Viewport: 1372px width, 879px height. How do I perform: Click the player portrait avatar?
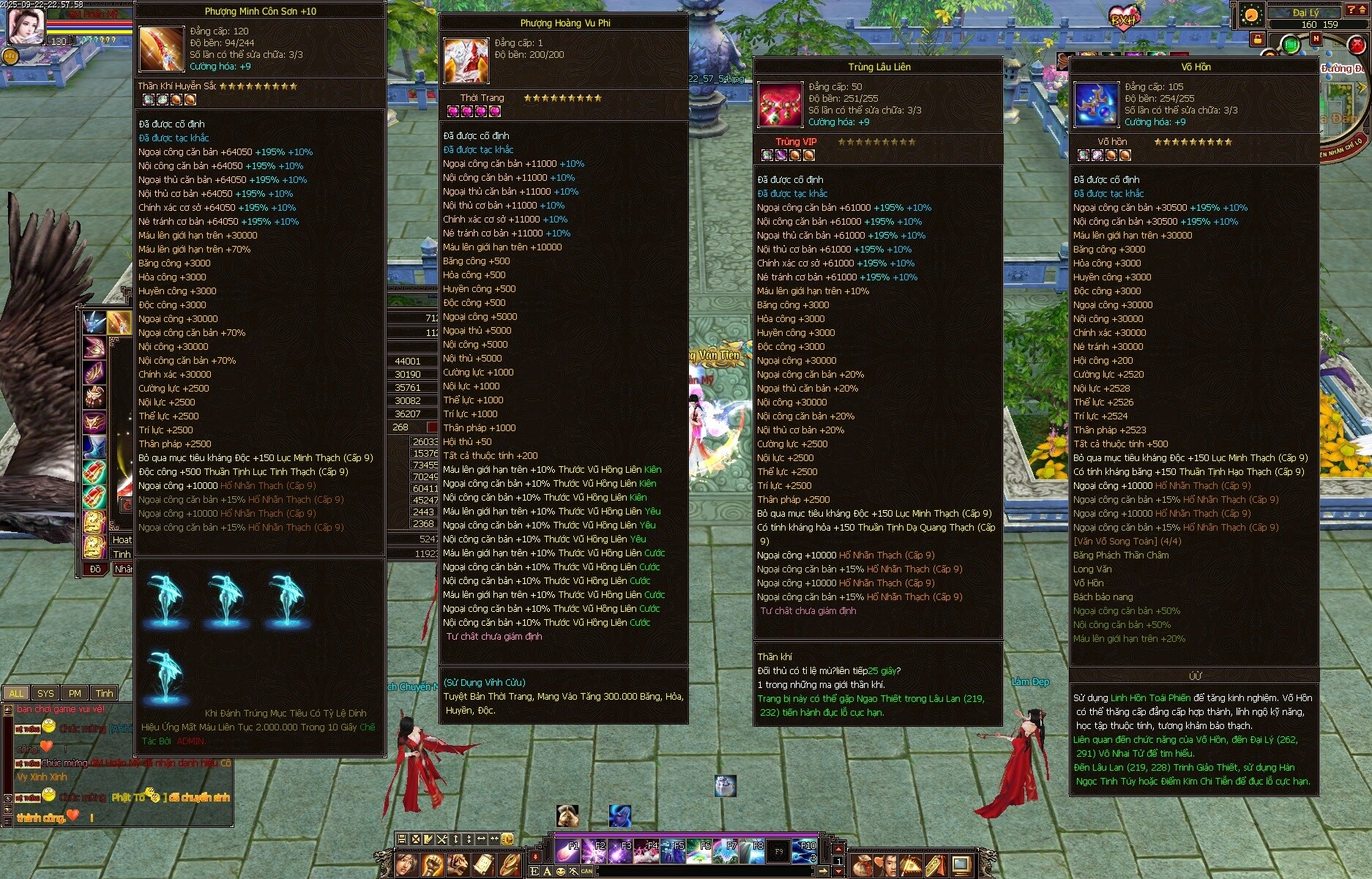coord(26,23)
